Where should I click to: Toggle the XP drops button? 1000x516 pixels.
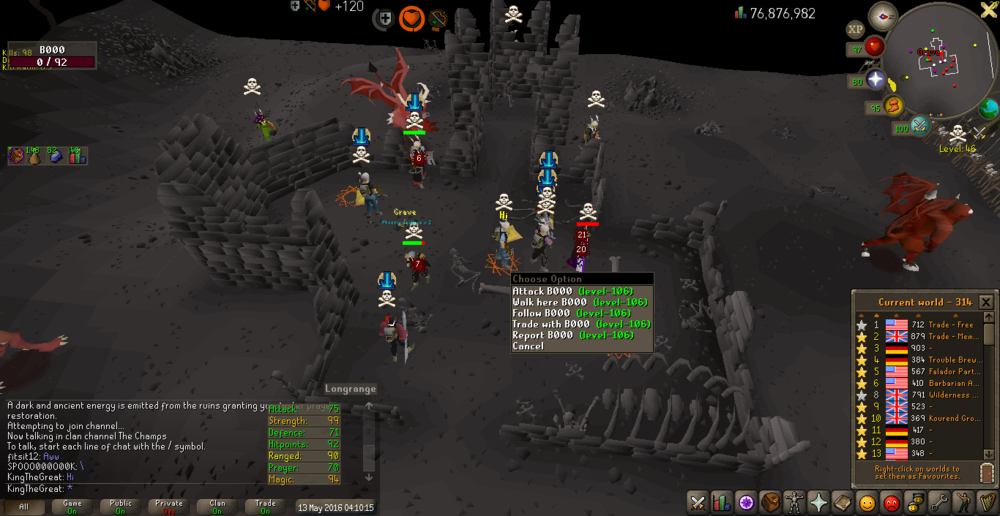855,30
